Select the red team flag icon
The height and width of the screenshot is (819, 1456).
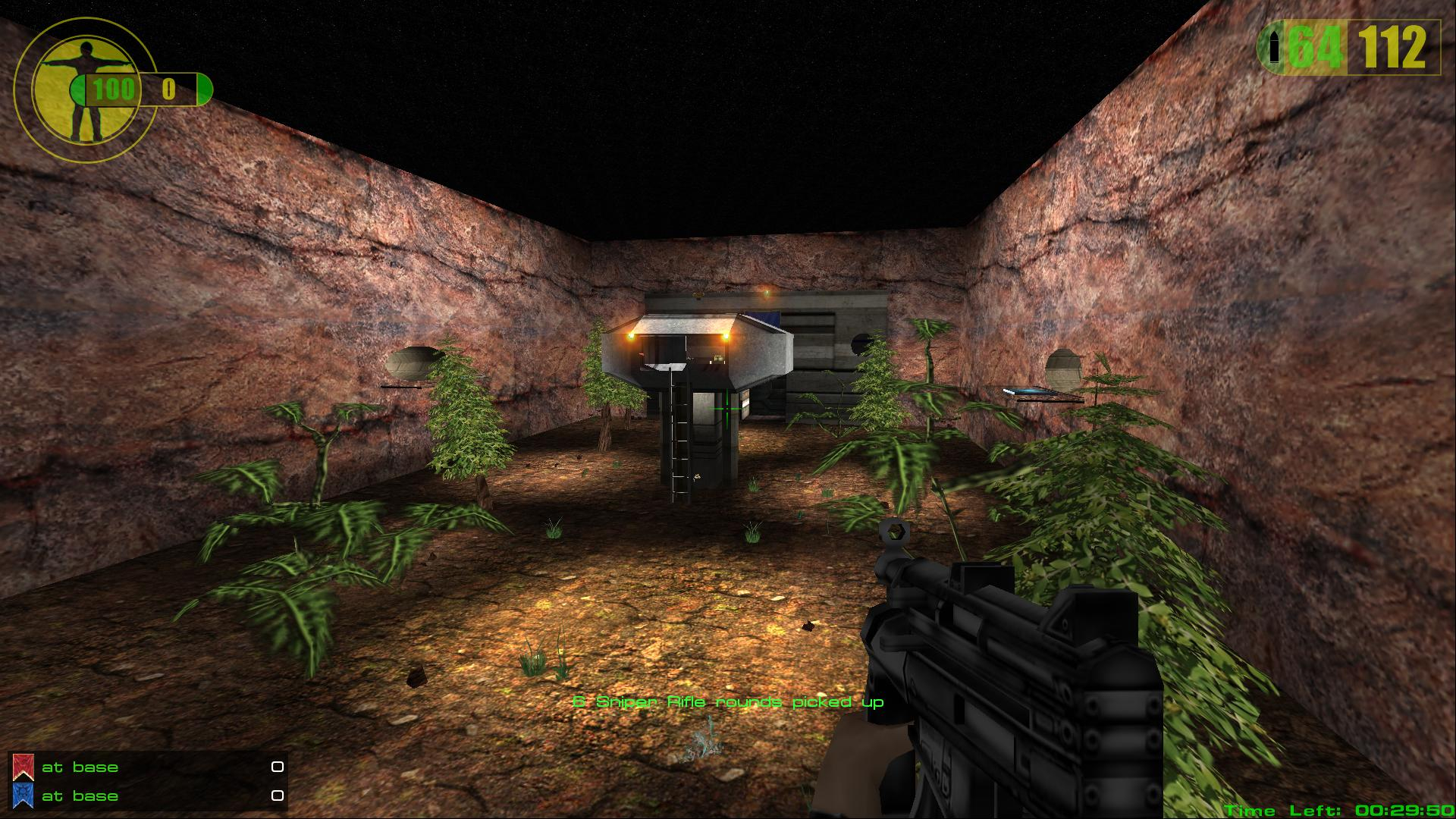23,767
